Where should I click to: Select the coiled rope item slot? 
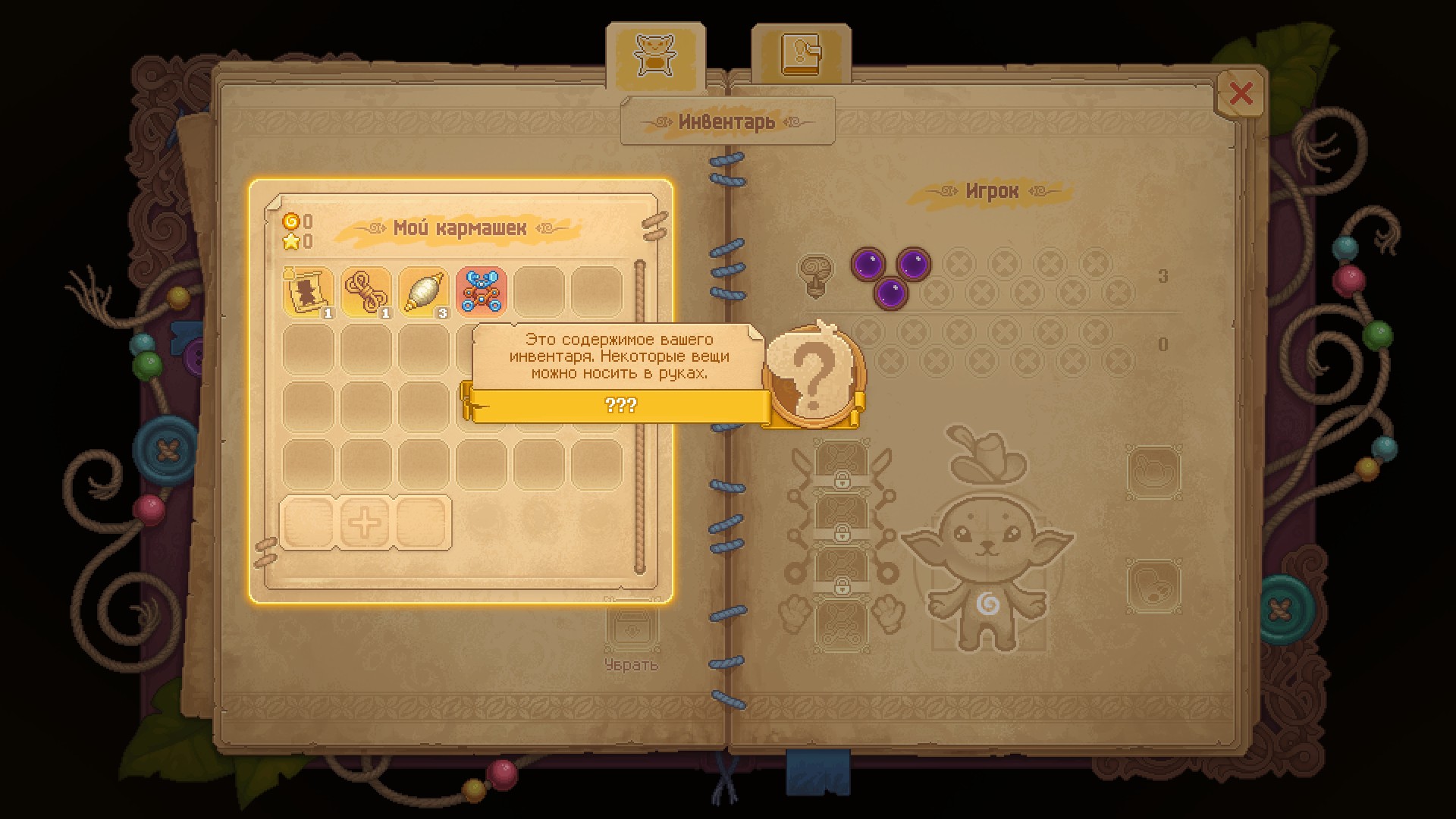[366, 291]
